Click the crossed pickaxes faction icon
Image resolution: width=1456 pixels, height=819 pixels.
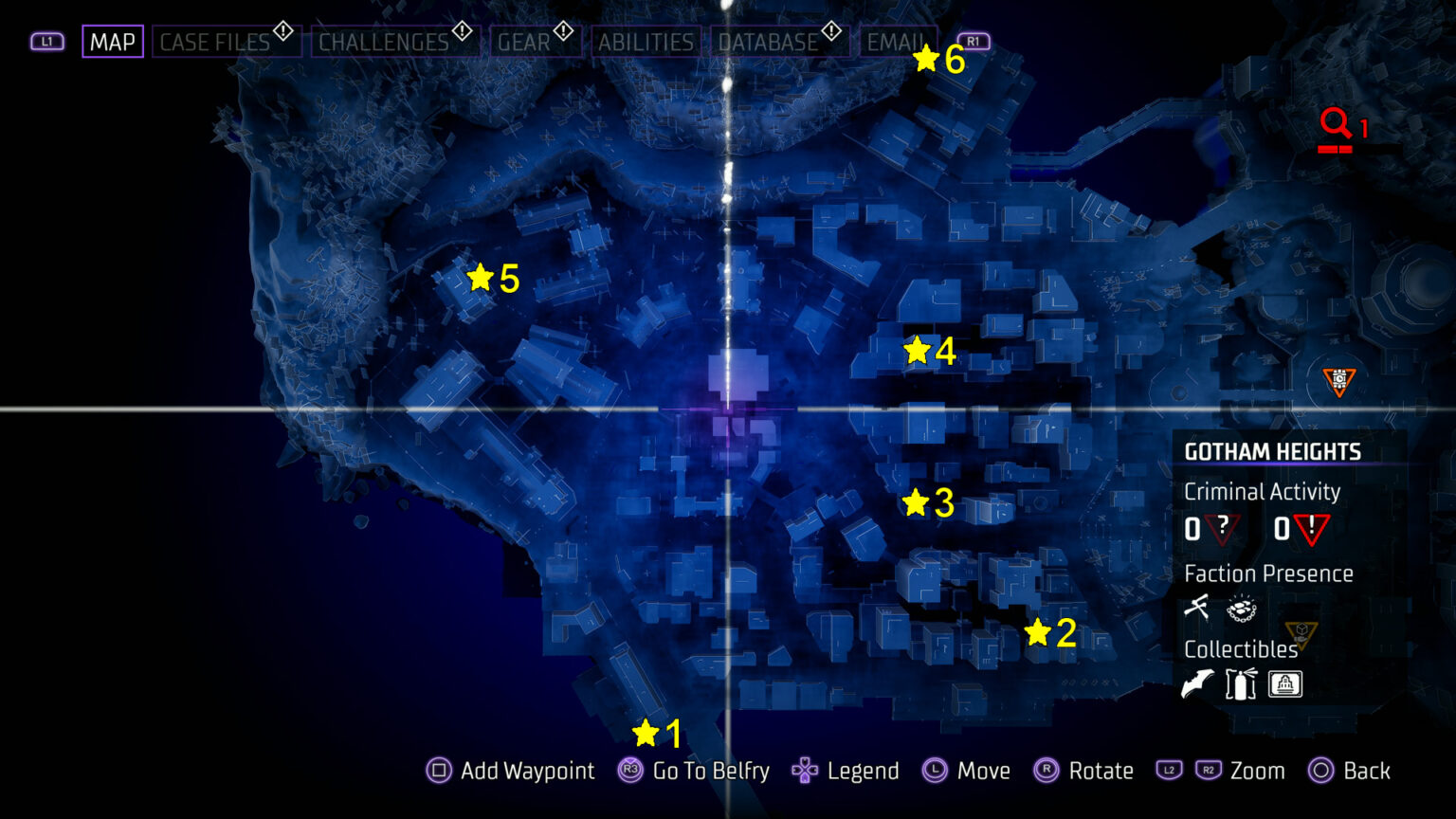click(1196, 607)
